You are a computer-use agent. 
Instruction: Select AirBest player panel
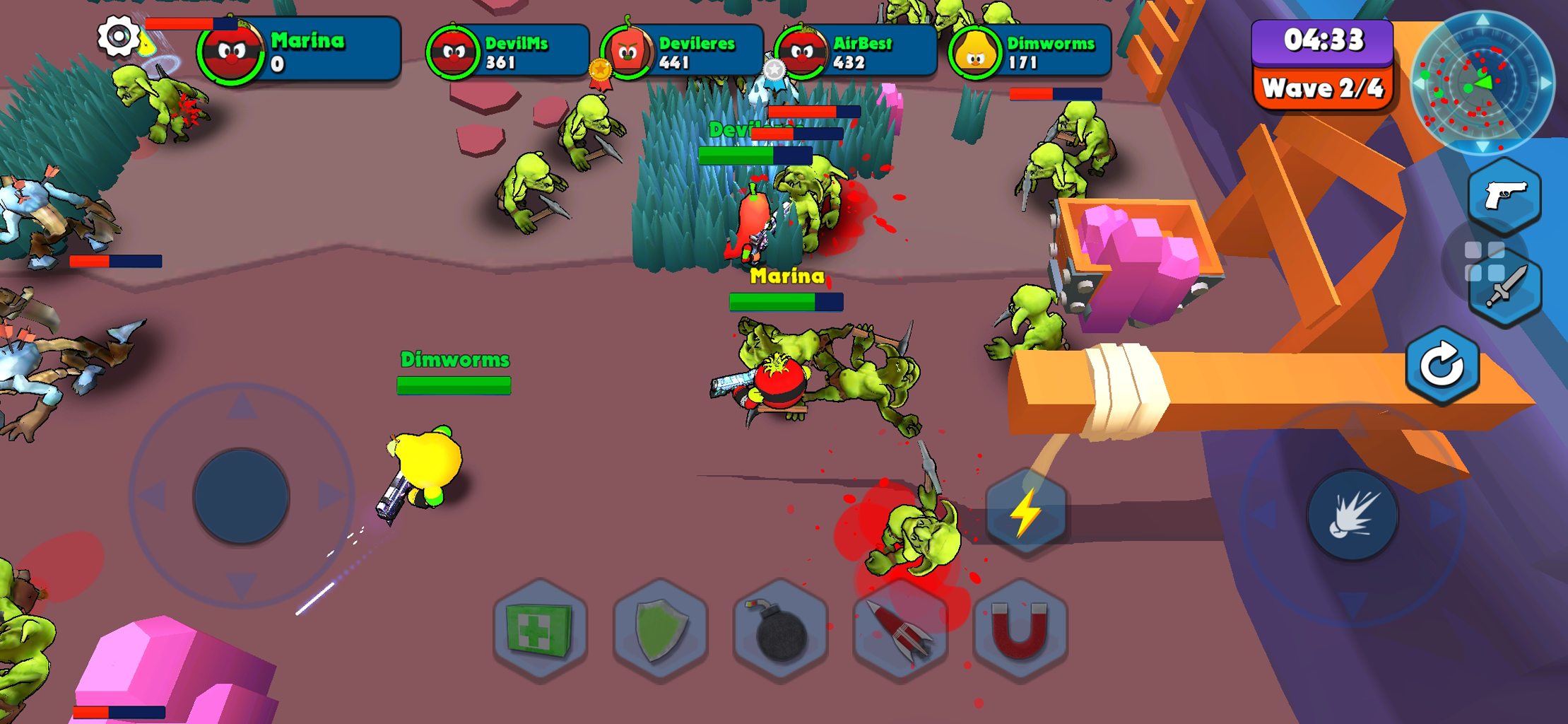[856, 52]
